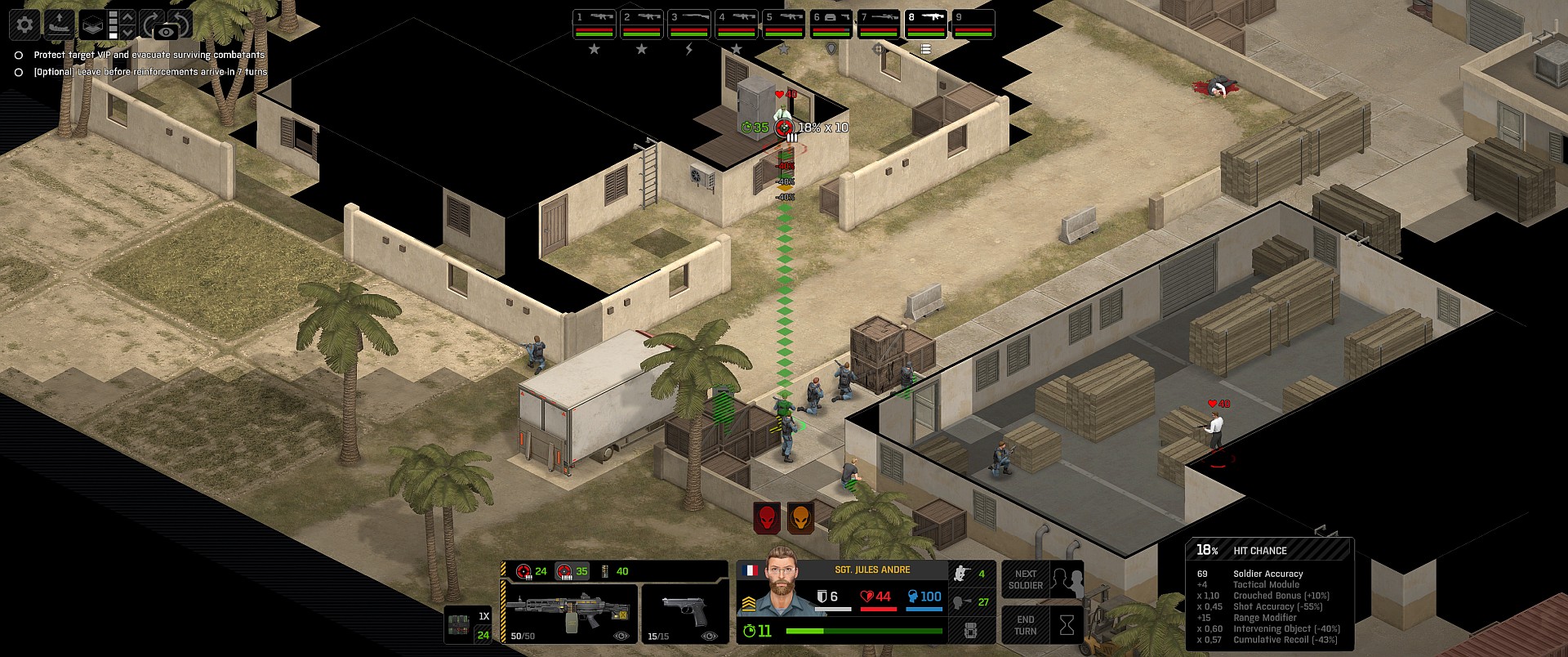This screenshot has width=1568, height=657.
Task: Switch to soldier 7 with sniper rifle
Action: click(x=878, y=24)
